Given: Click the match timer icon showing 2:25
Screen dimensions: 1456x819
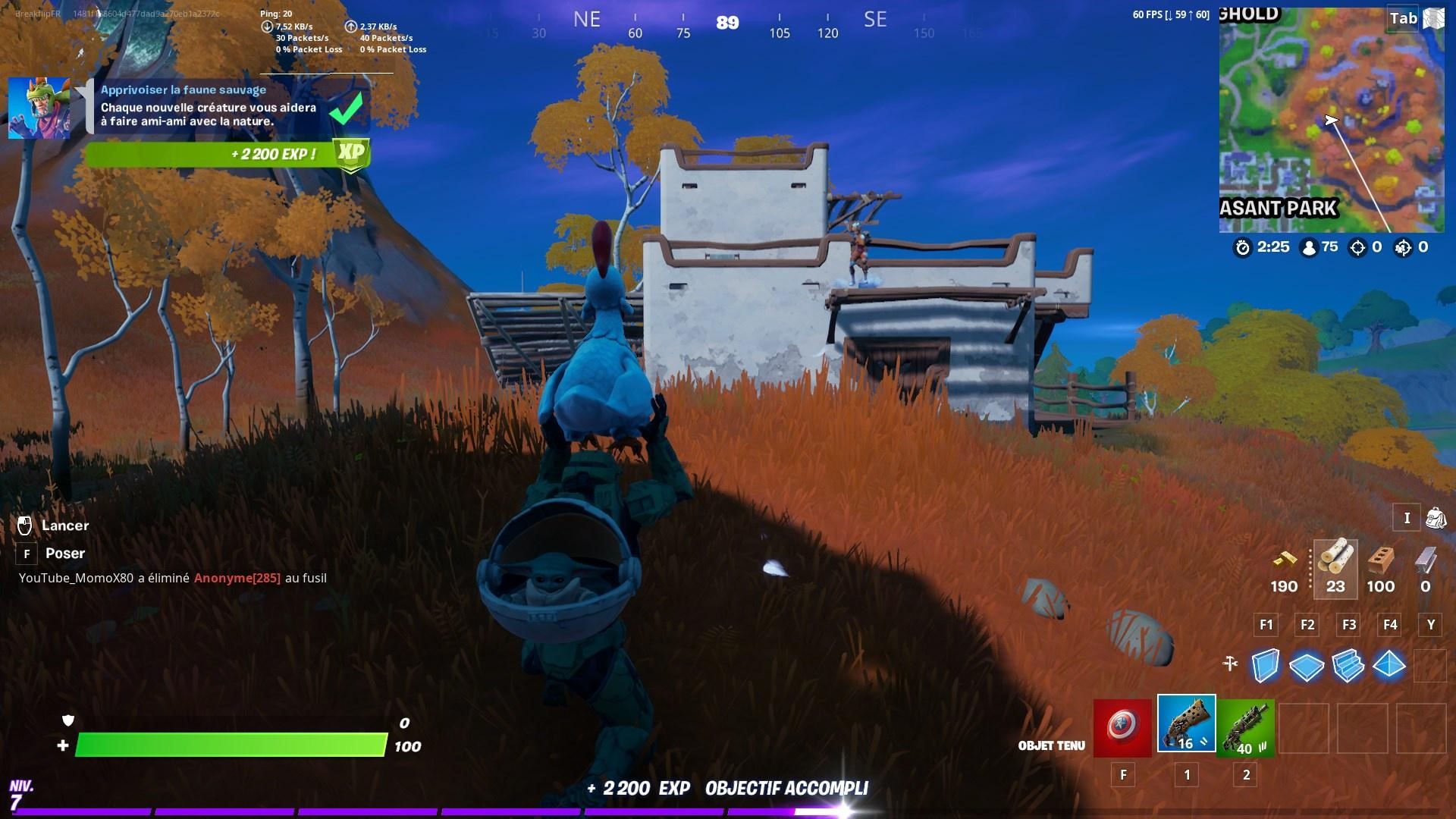Looking at the screenshot, I should 1243,247.
